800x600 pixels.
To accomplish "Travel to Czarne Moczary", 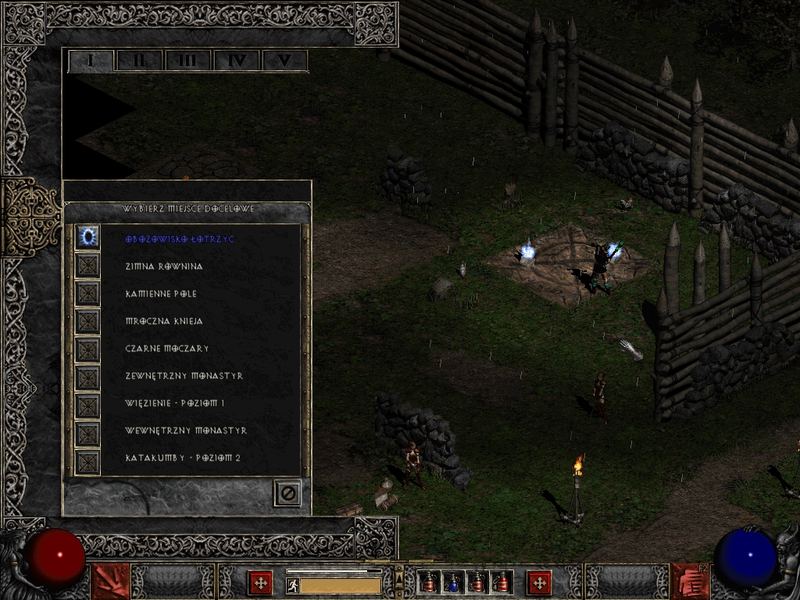I will point(165,349).
